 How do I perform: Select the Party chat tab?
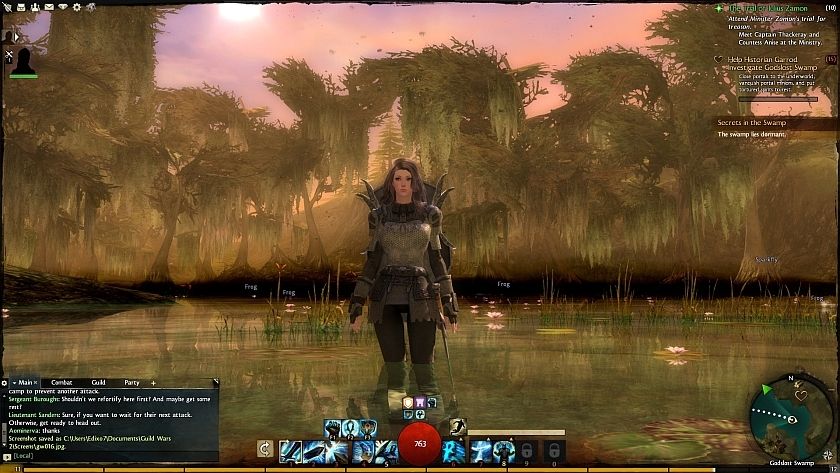tap(131, 382)
